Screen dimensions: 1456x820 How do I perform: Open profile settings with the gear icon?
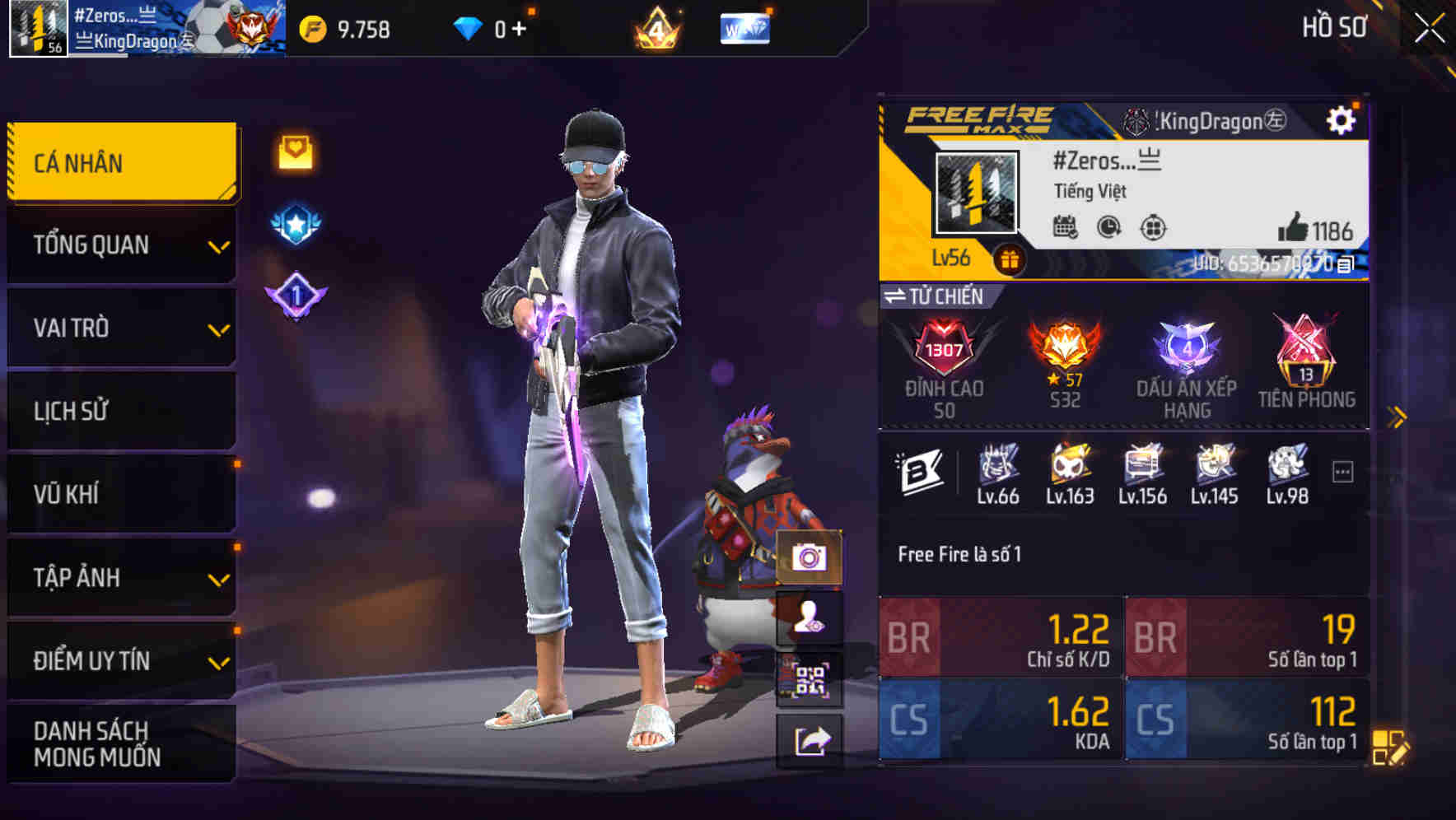(1342, 119)
